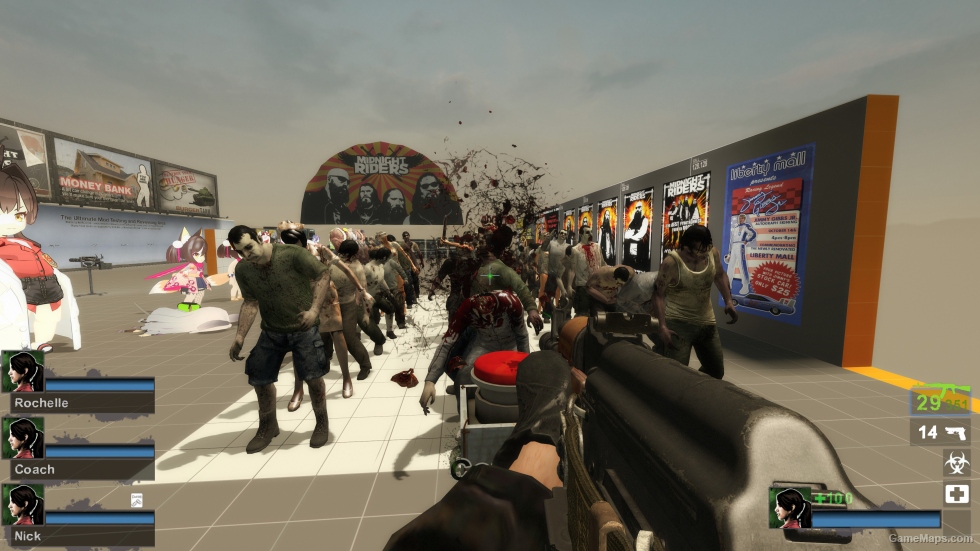Image resolution: width=980 pixels, height=551 pixels.
Task: Switch to the pistol sidearm slot
Action: (940, 432)
